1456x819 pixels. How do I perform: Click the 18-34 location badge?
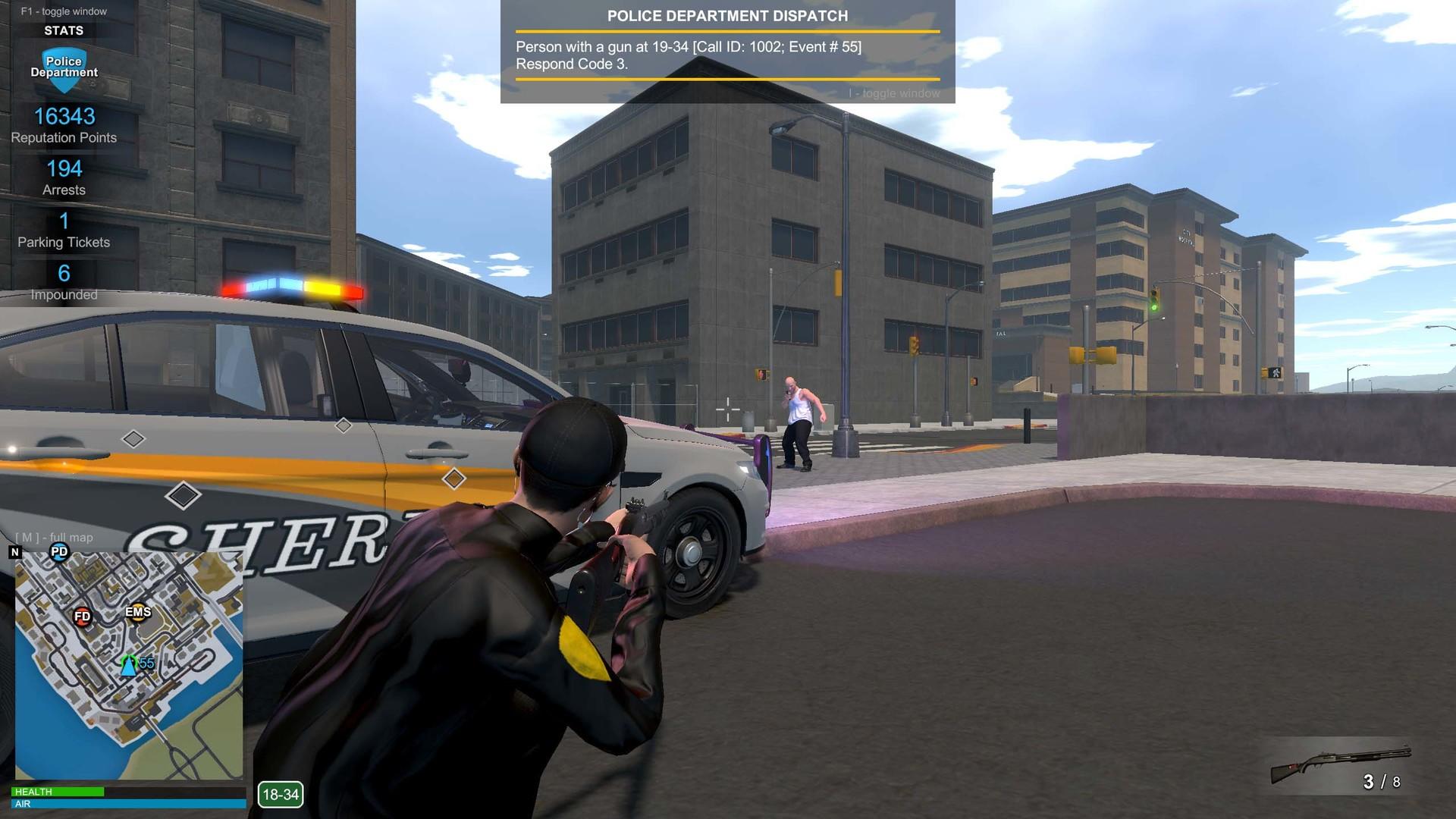click(x=279, y=795)
